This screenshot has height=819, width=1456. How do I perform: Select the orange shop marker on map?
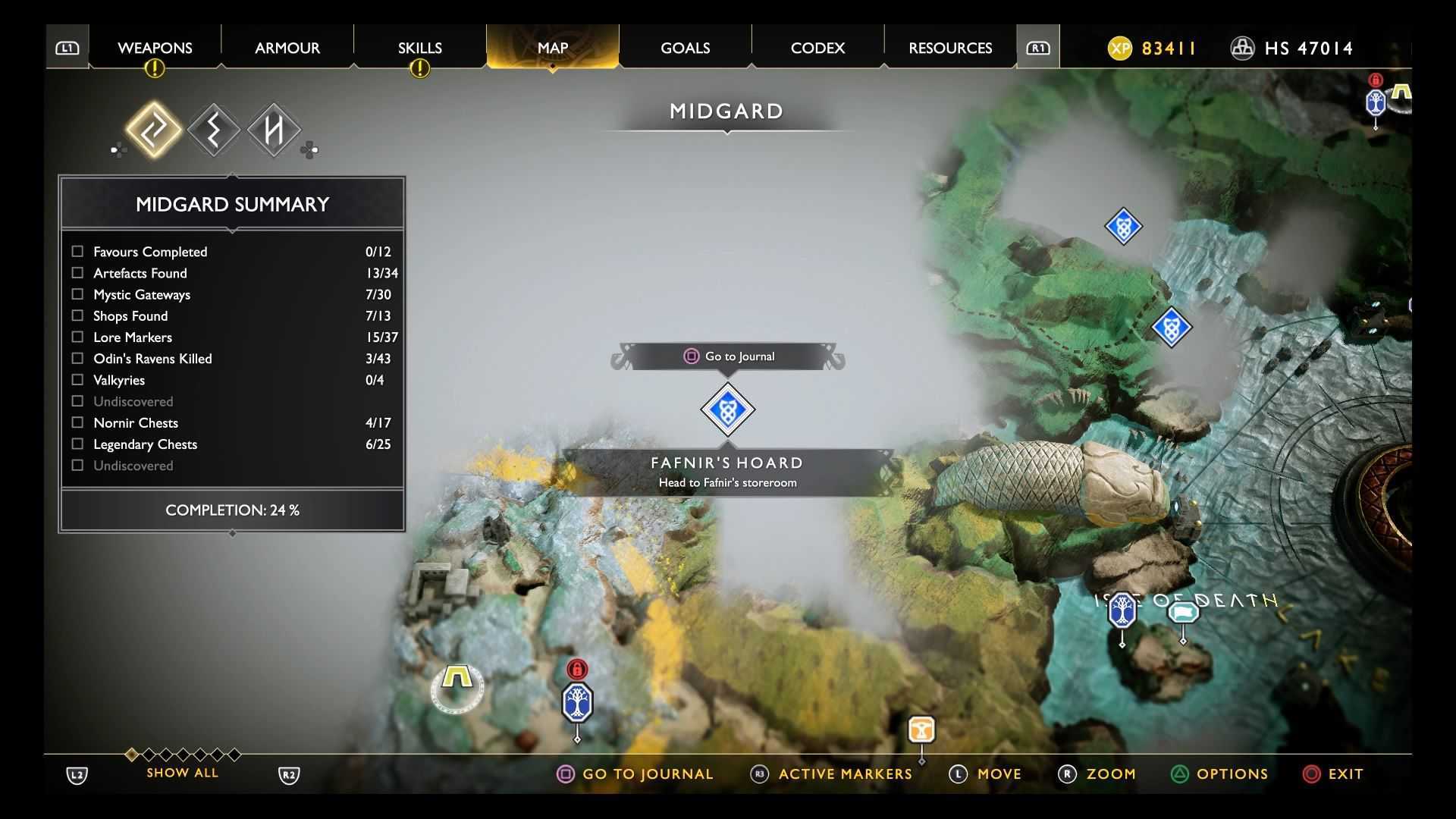click(921, 730)
